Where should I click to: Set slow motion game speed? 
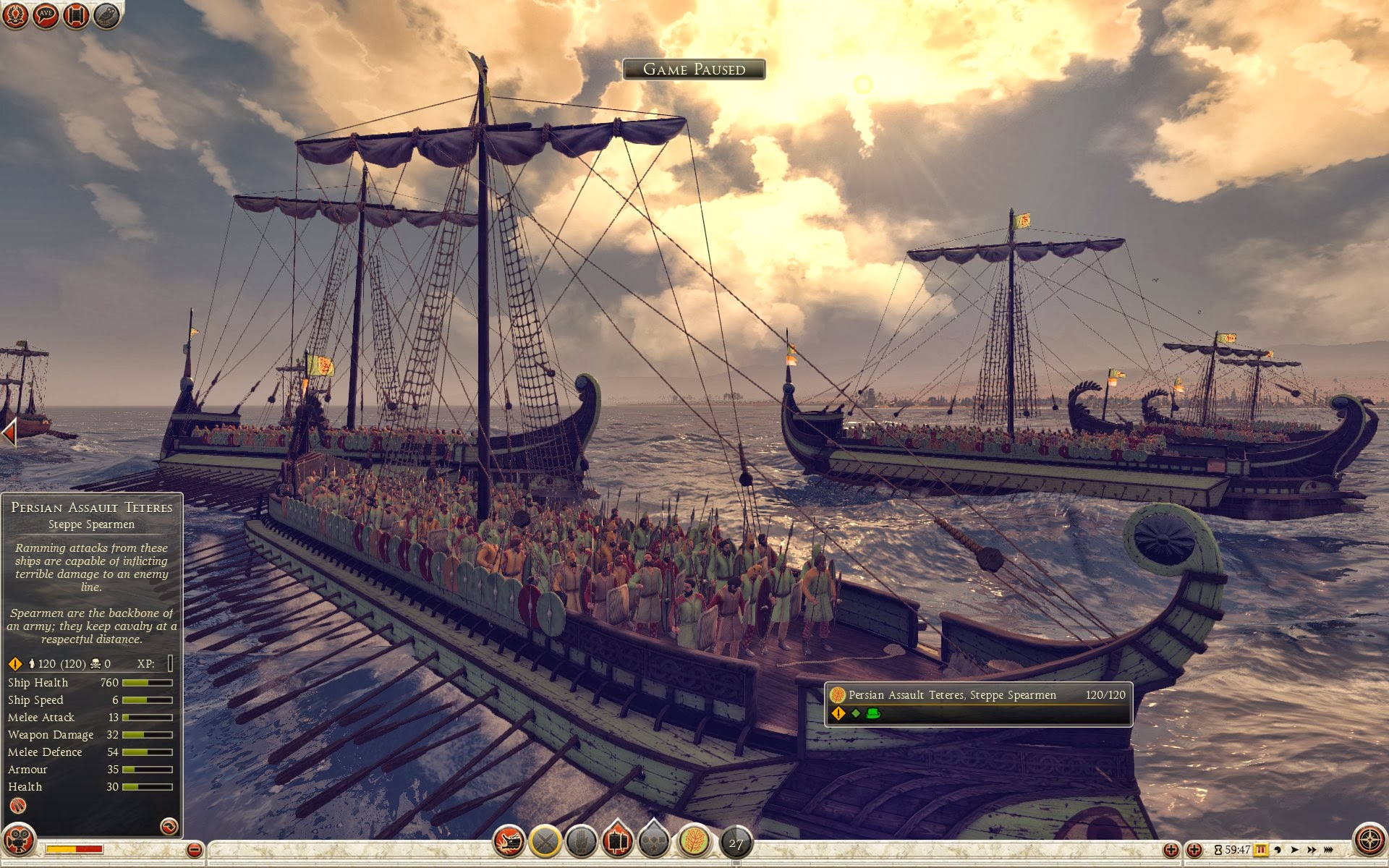tap(1278, 850)
